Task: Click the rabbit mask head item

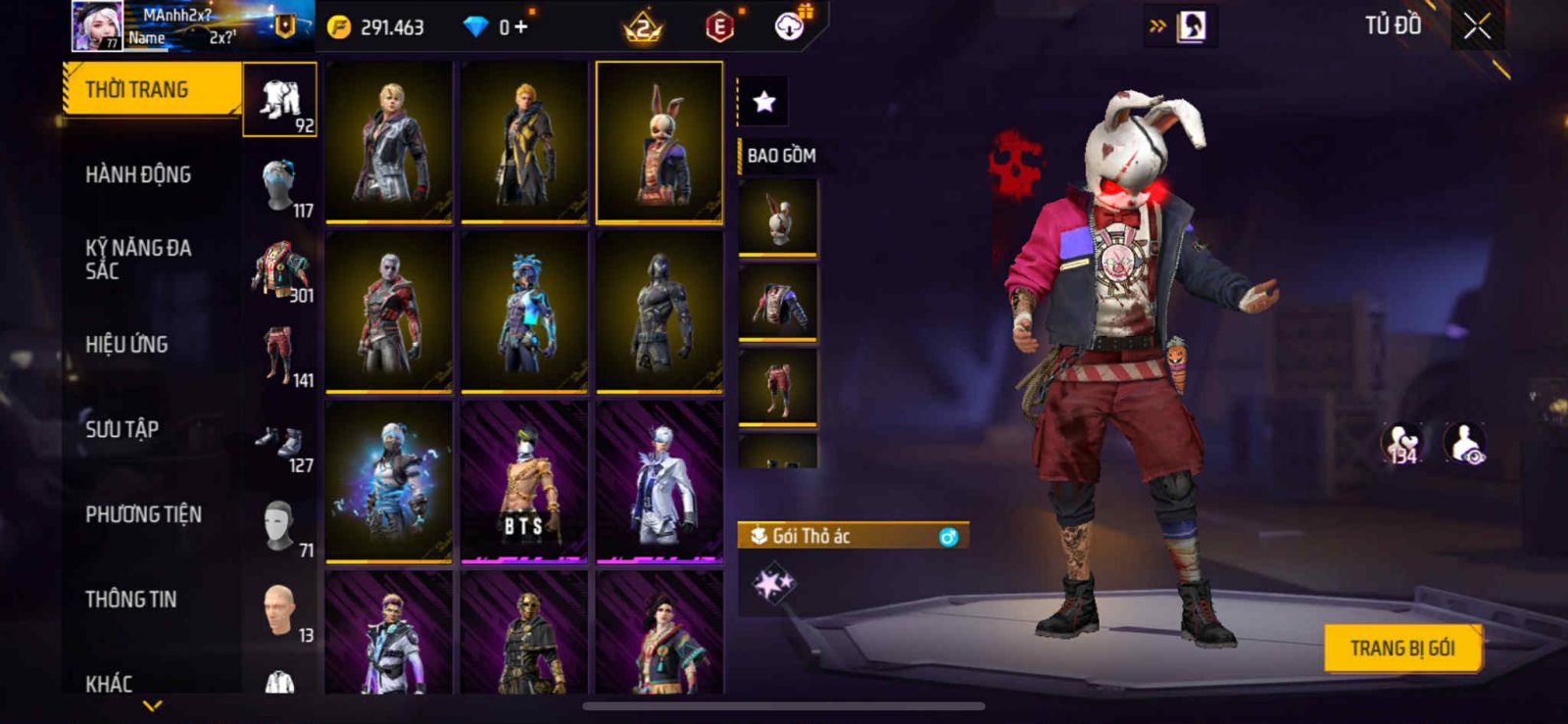Action: click(778, 217)
